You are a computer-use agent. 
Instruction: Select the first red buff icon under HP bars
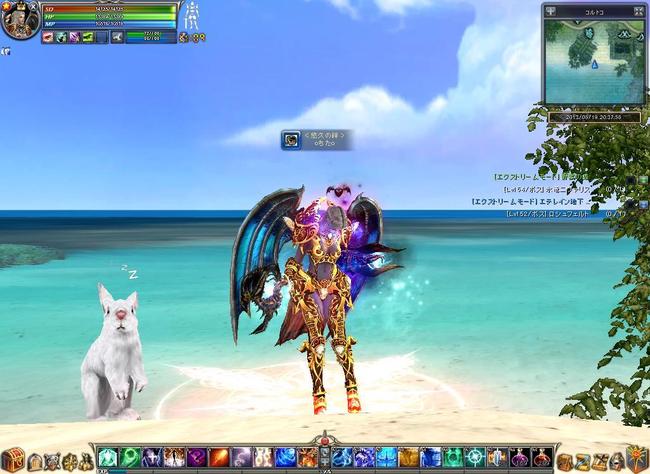pyautogui.click(x=47, y=38)
